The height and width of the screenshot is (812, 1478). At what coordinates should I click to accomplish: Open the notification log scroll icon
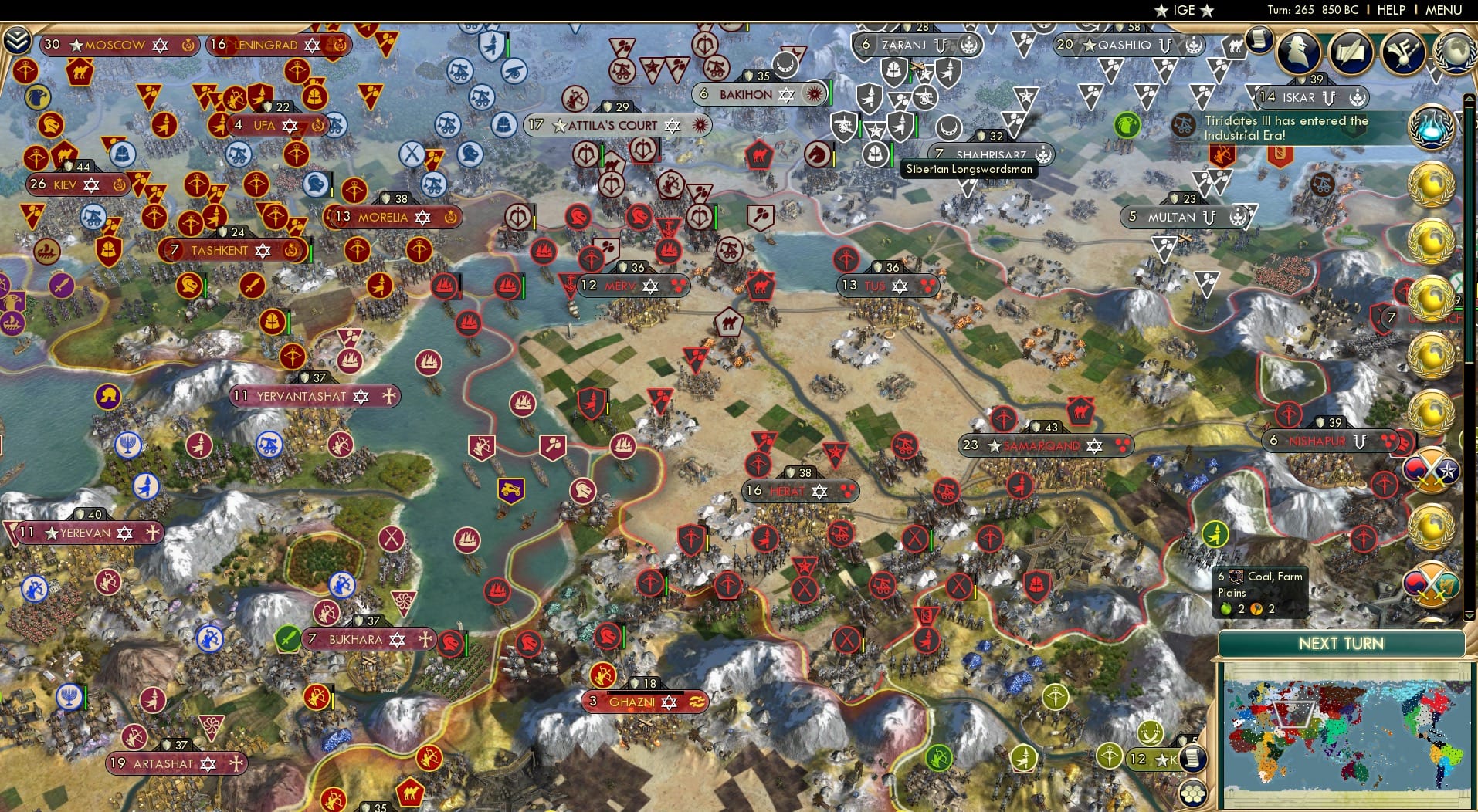click(x=1259, y=39)
